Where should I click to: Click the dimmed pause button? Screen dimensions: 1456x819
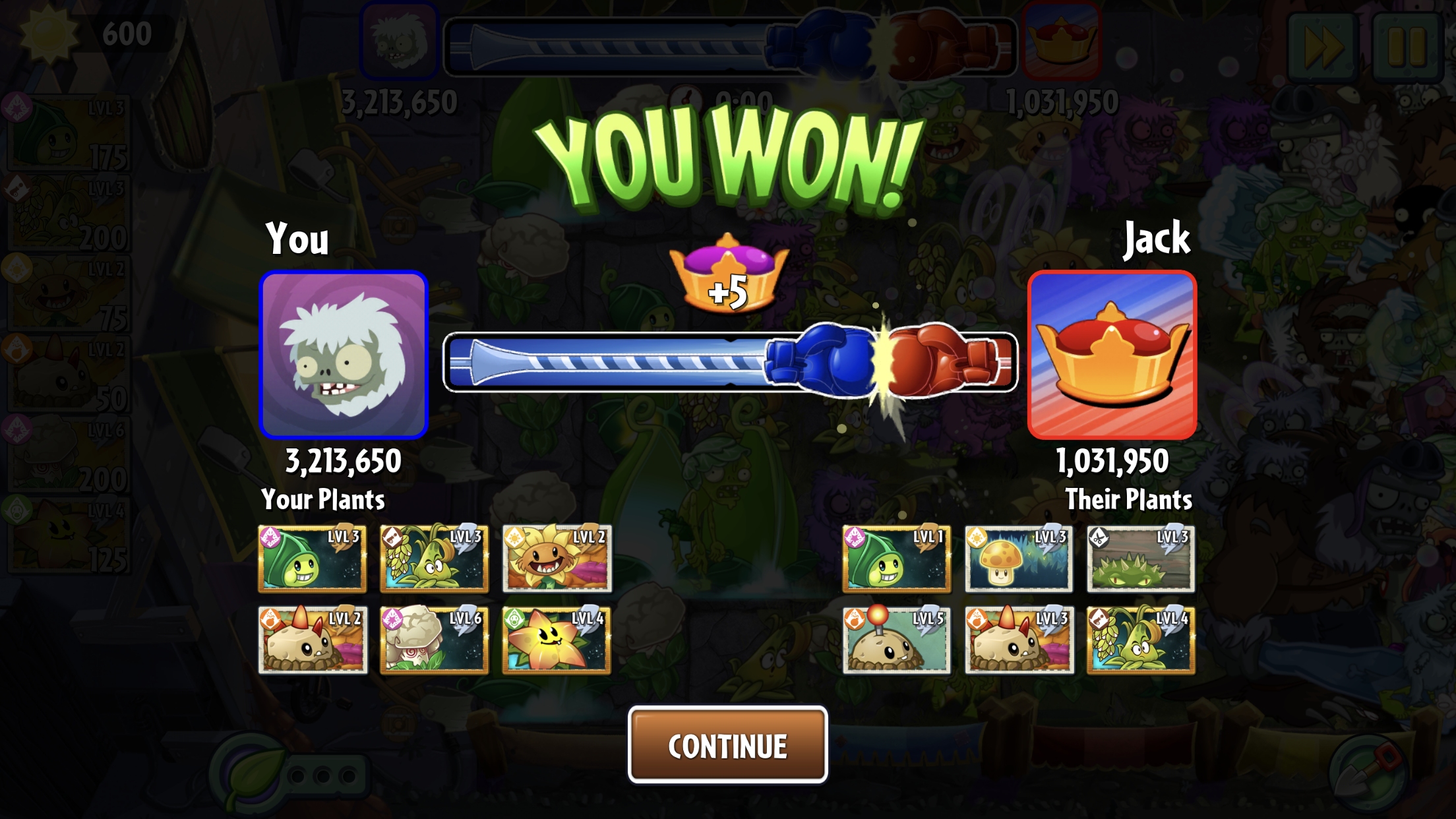click(x=1407, y=46)
